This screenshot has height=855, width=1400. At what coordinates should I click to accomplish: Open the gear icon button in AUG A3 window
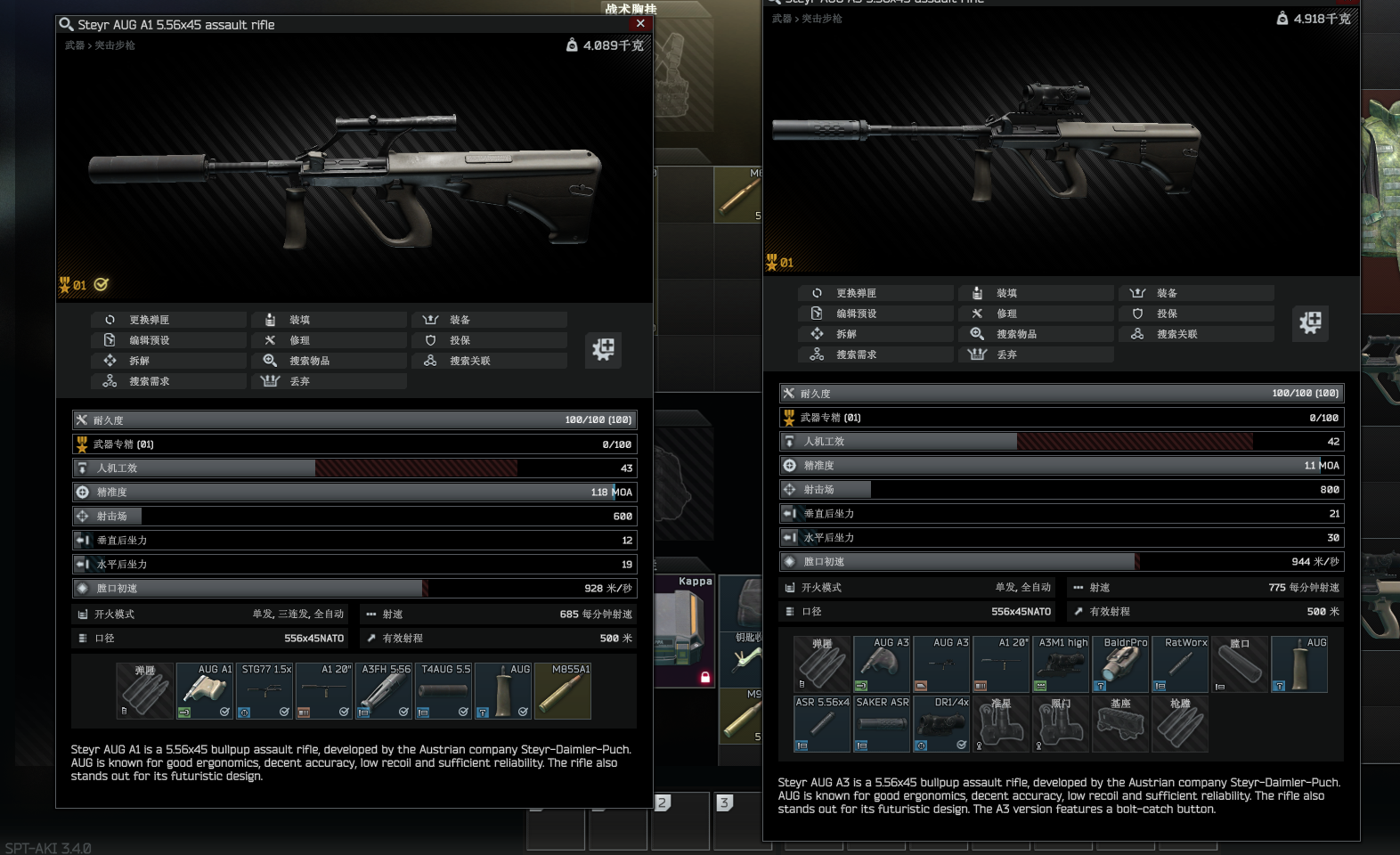tap(1310, 322)
